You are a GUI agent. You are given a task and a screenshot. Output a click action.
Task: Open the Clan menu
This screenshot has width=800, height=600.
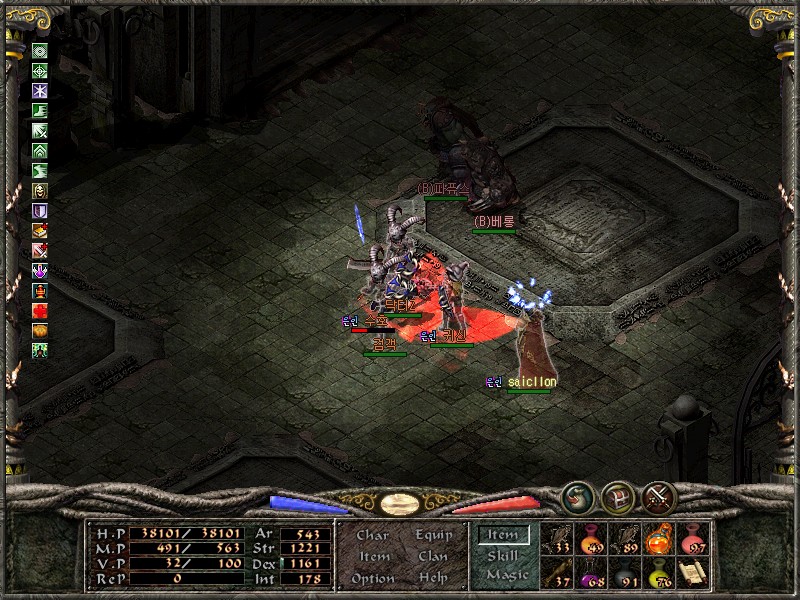(433, 556)
